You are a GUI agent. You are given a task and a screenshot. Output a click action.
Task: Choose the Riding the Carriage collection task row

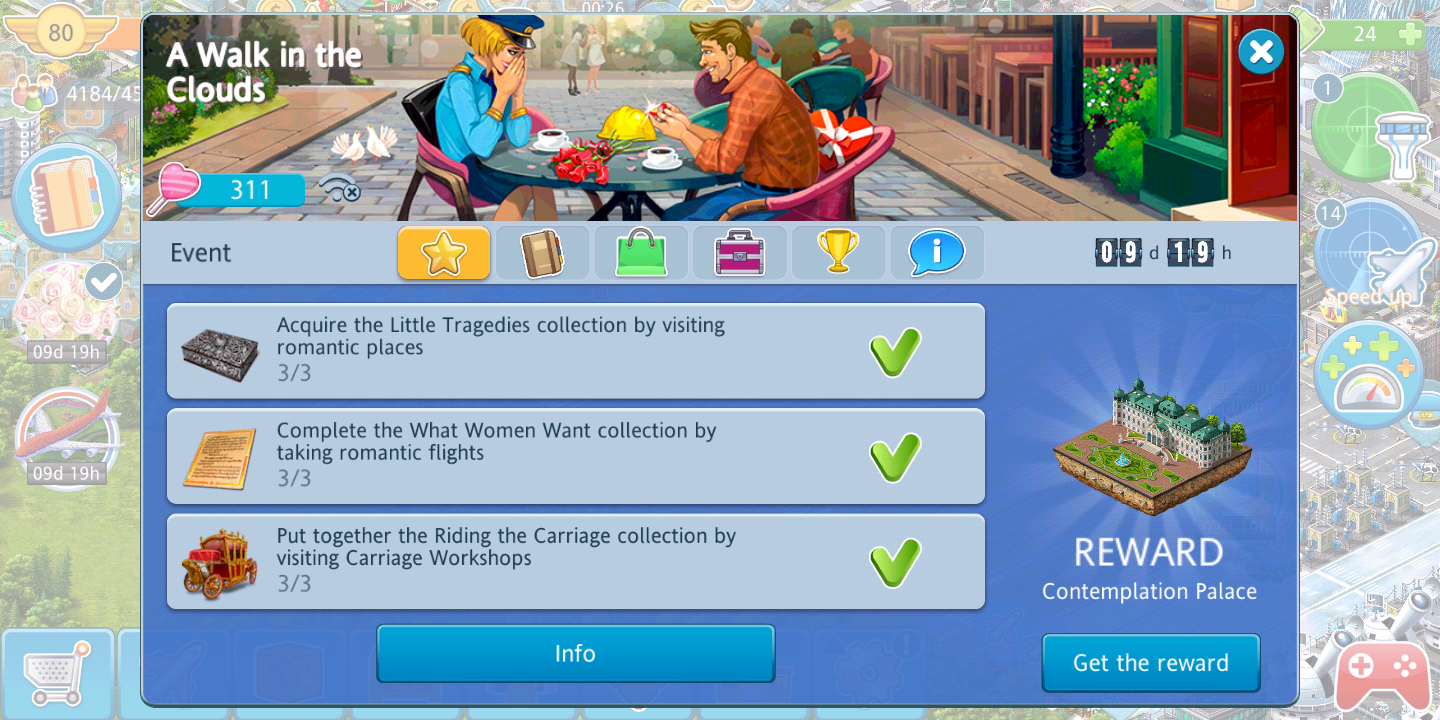pyautogui.click(x=575, y=561)
